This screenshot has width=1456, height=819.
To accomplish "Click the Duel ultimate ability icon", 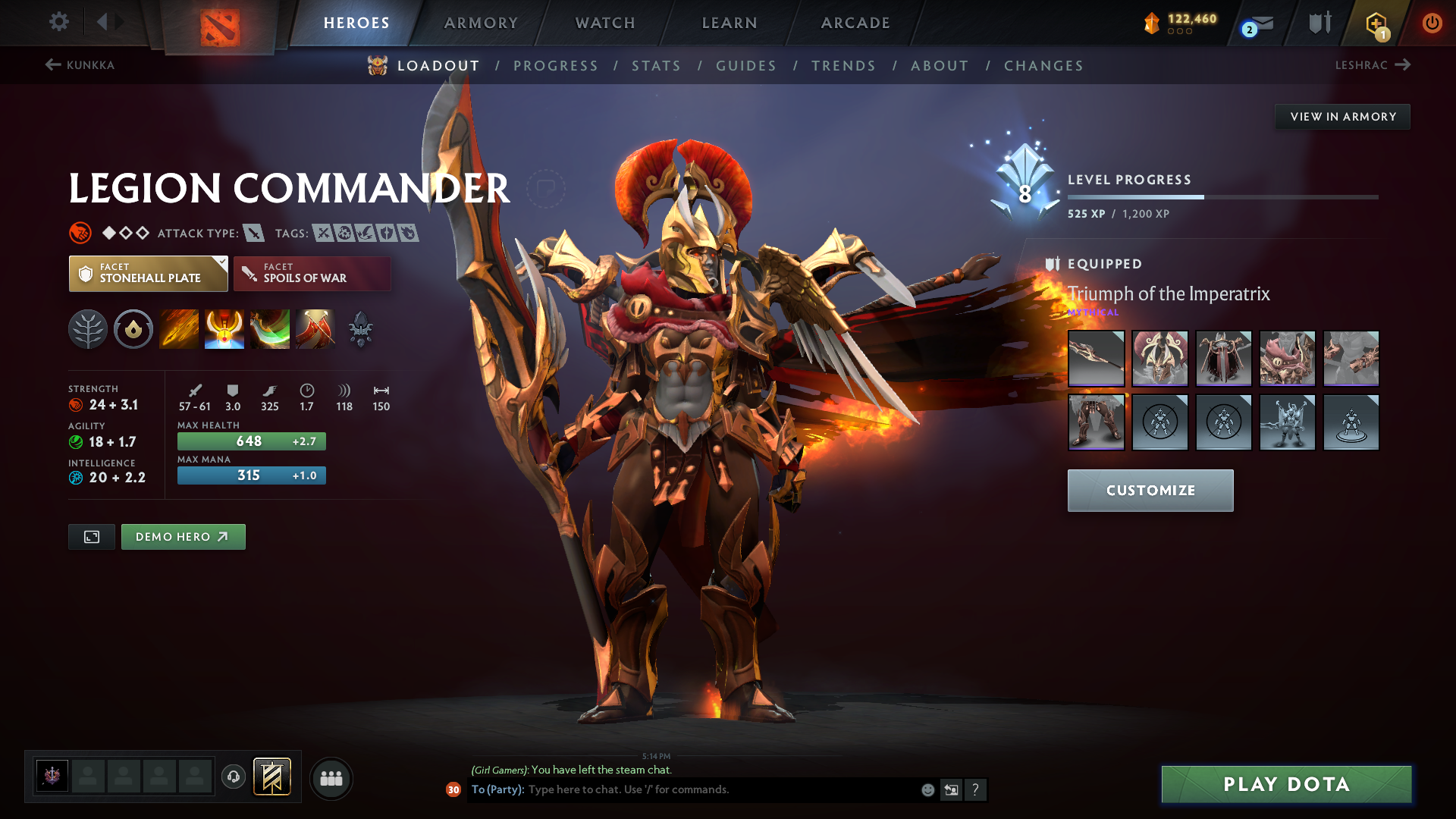I will pyautogui.click(x=315, y=329).
